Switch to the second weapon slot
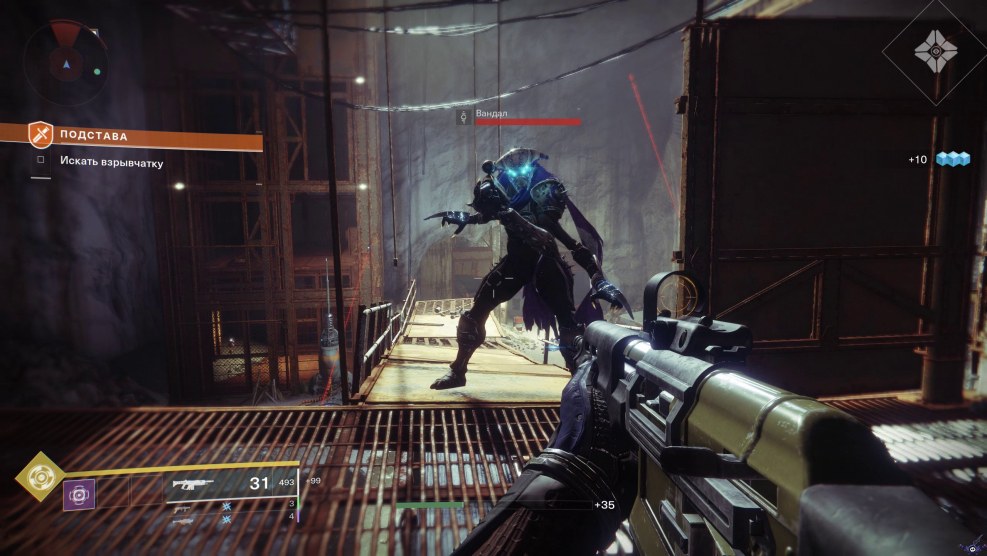This screenshot has width=987, height=556. click(182, 508)
